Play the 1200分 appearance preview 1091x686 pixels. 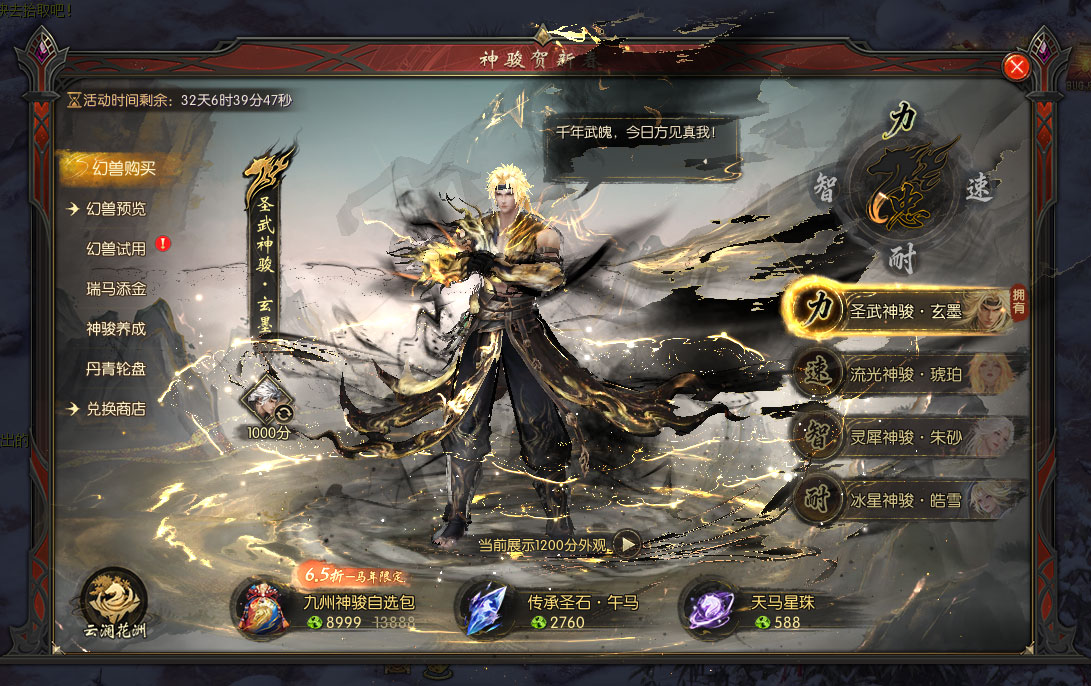pyautogui.click(x=627, y=544)
